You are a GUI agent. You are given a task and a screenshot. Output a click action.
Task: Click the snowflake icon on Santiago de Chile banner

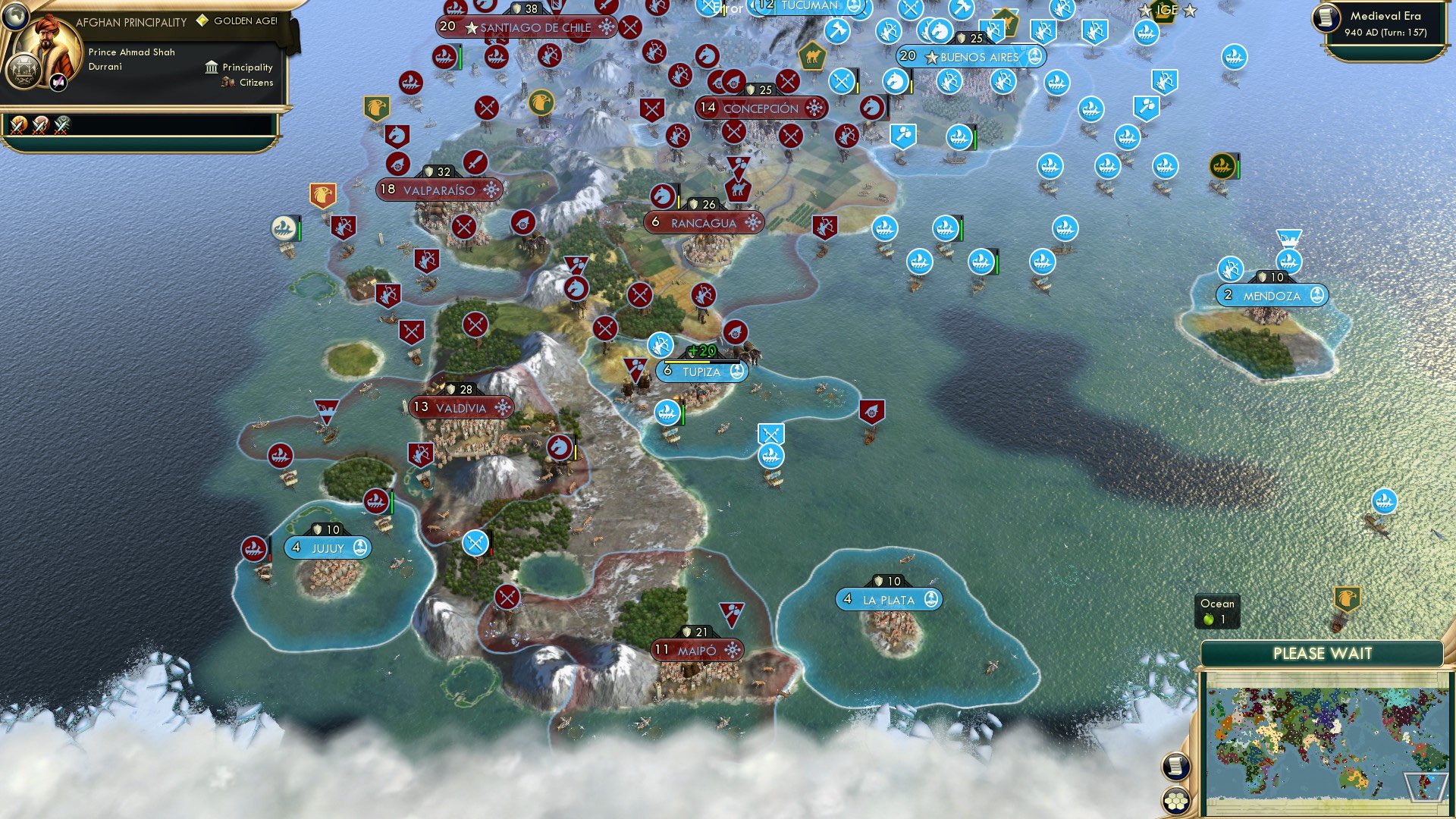605,24
